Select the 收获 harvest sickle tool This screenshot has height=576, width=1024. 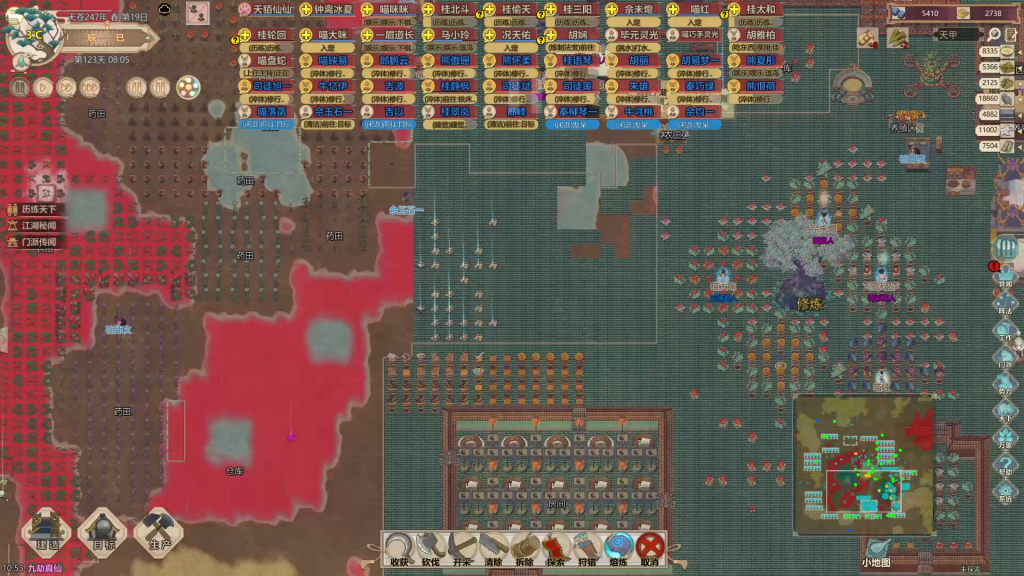point(400,549)
